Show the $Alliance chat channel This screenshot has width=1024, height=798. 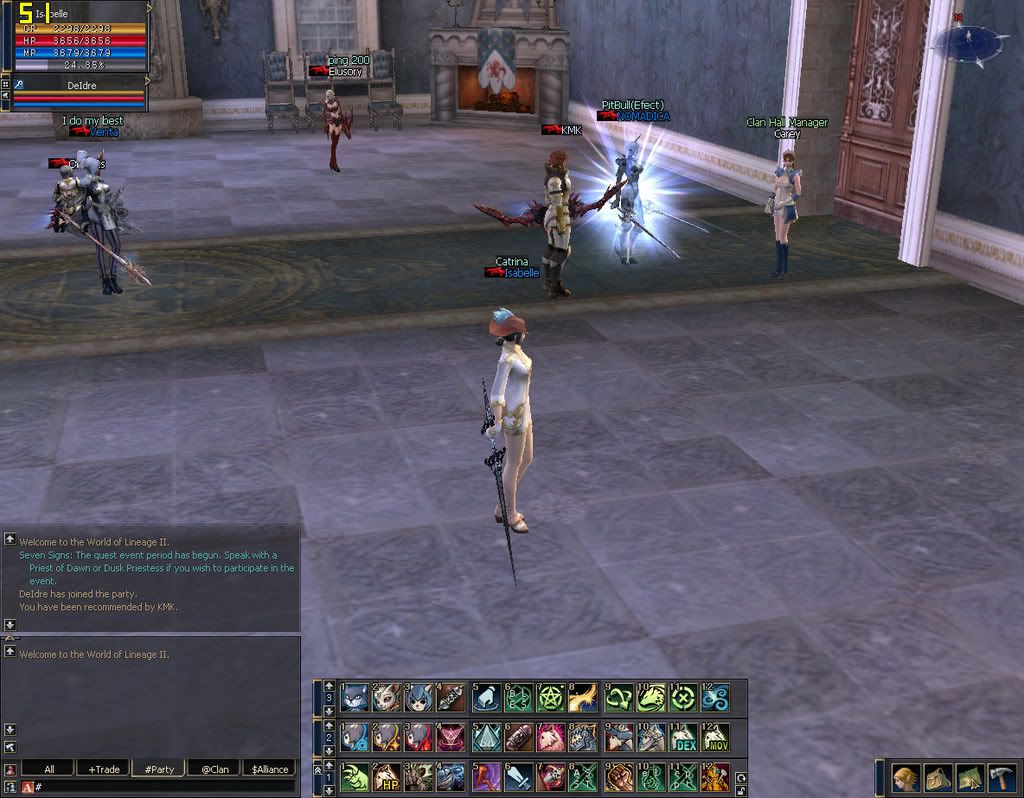point(269,769)
